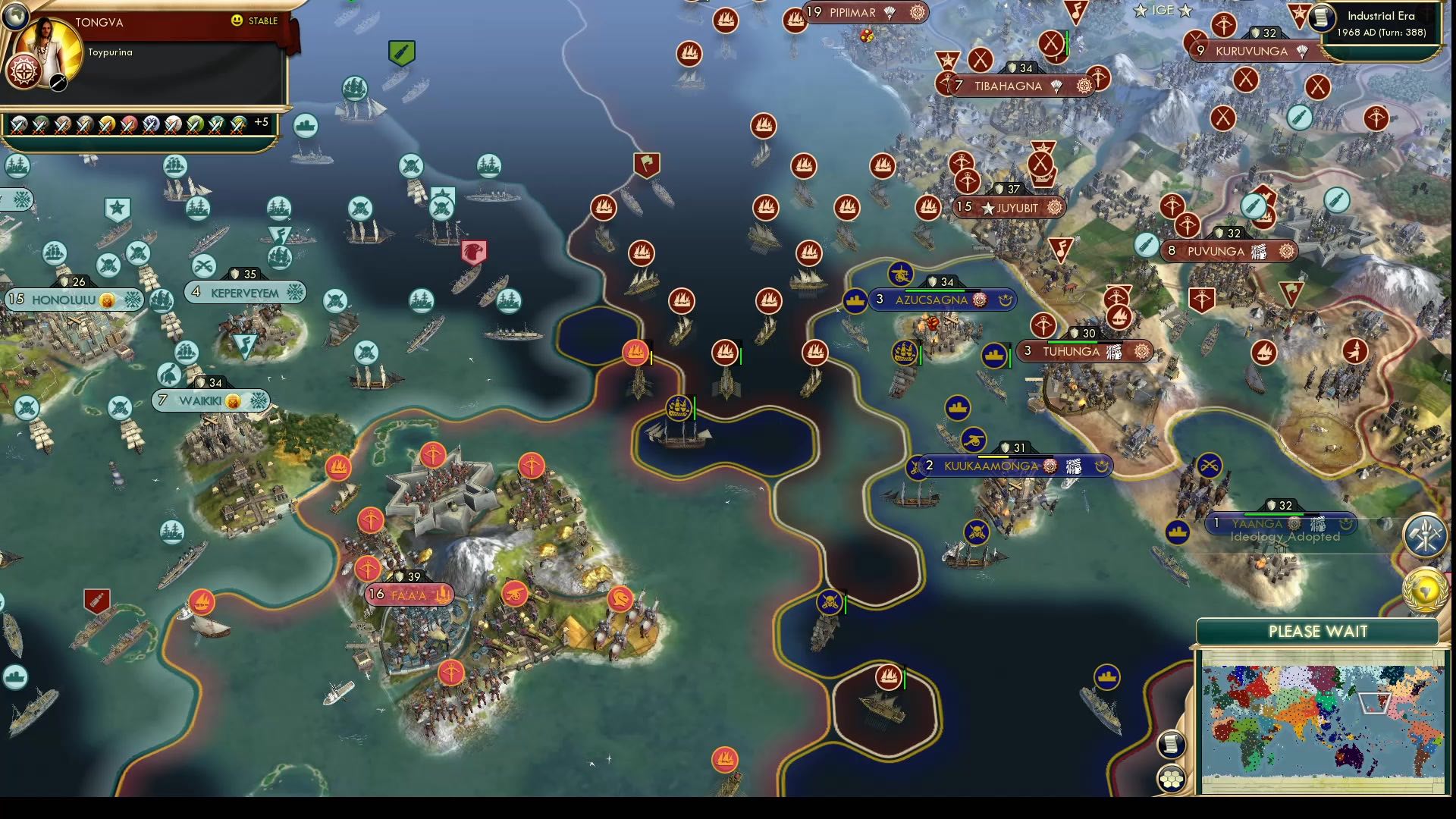Click the war swords icon on the leader panel
This screenshot has height=819, width=1456.
click(x=58, y=83)
